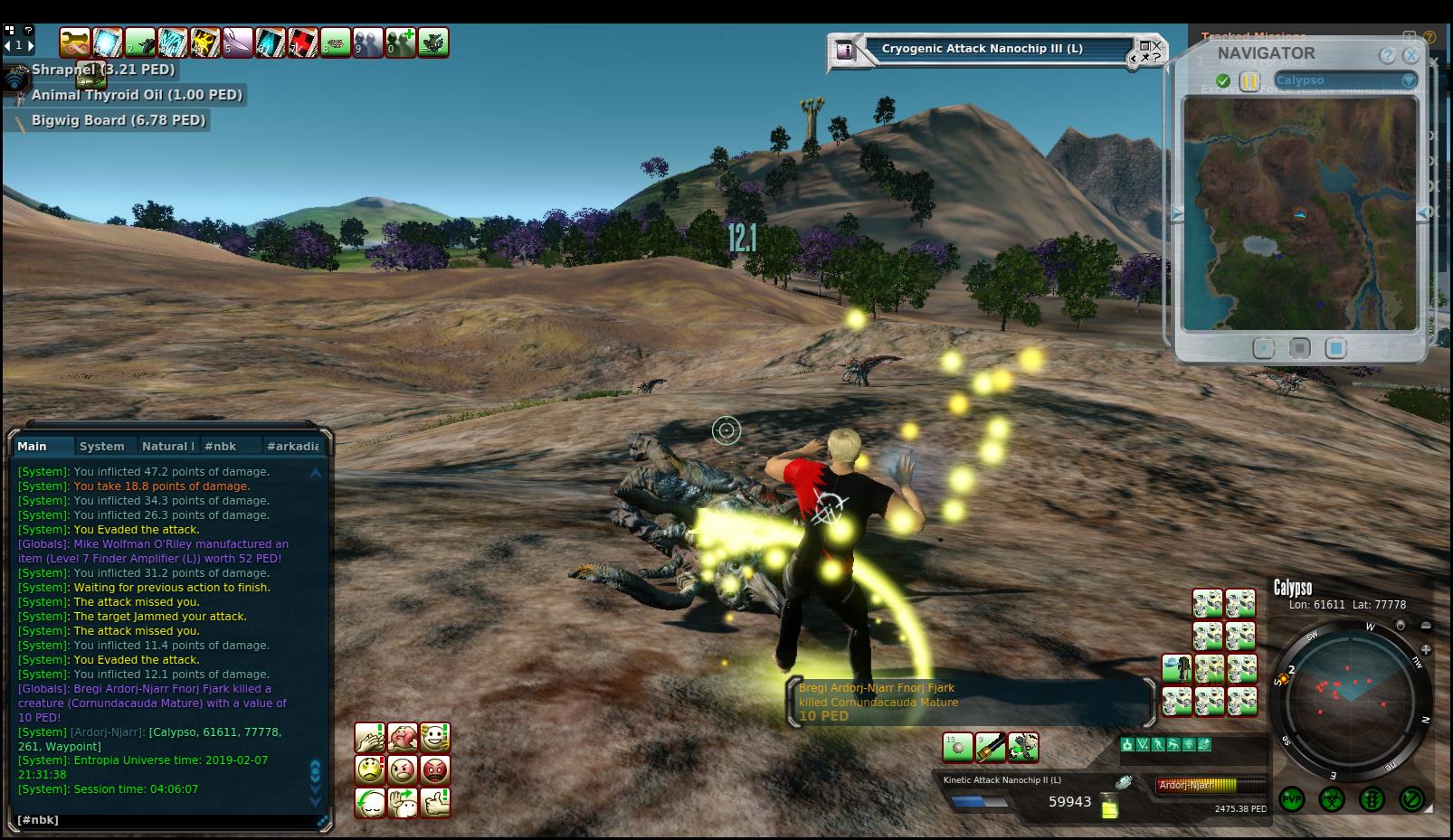The height and width of the screenshot is (840, 1453).
Task: Go to the next hotbar page
Action: (31, 44)
